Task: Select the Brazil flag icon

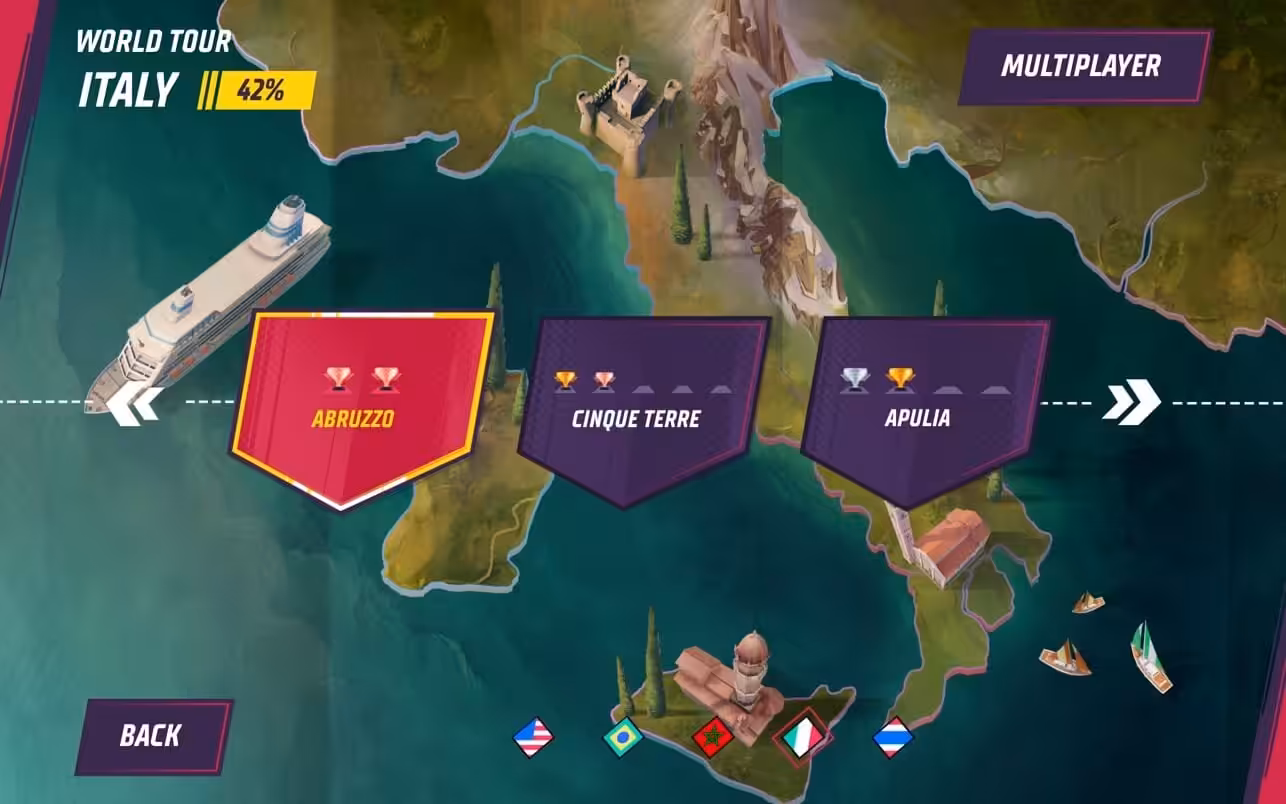Action: [x=622, y=738]
